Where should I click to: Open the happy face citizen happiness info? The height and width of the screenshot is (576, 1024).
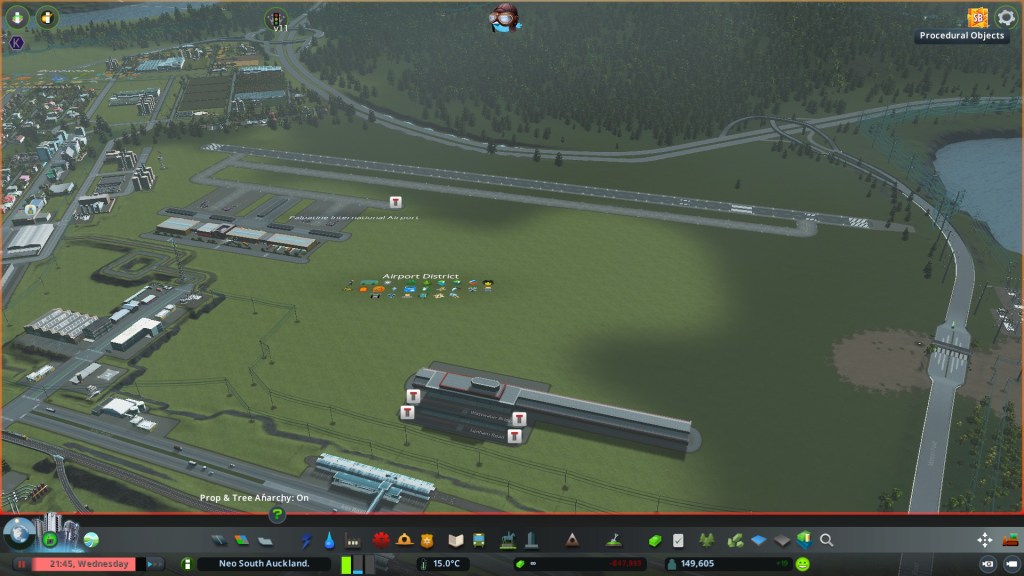[x=802, y=564]
